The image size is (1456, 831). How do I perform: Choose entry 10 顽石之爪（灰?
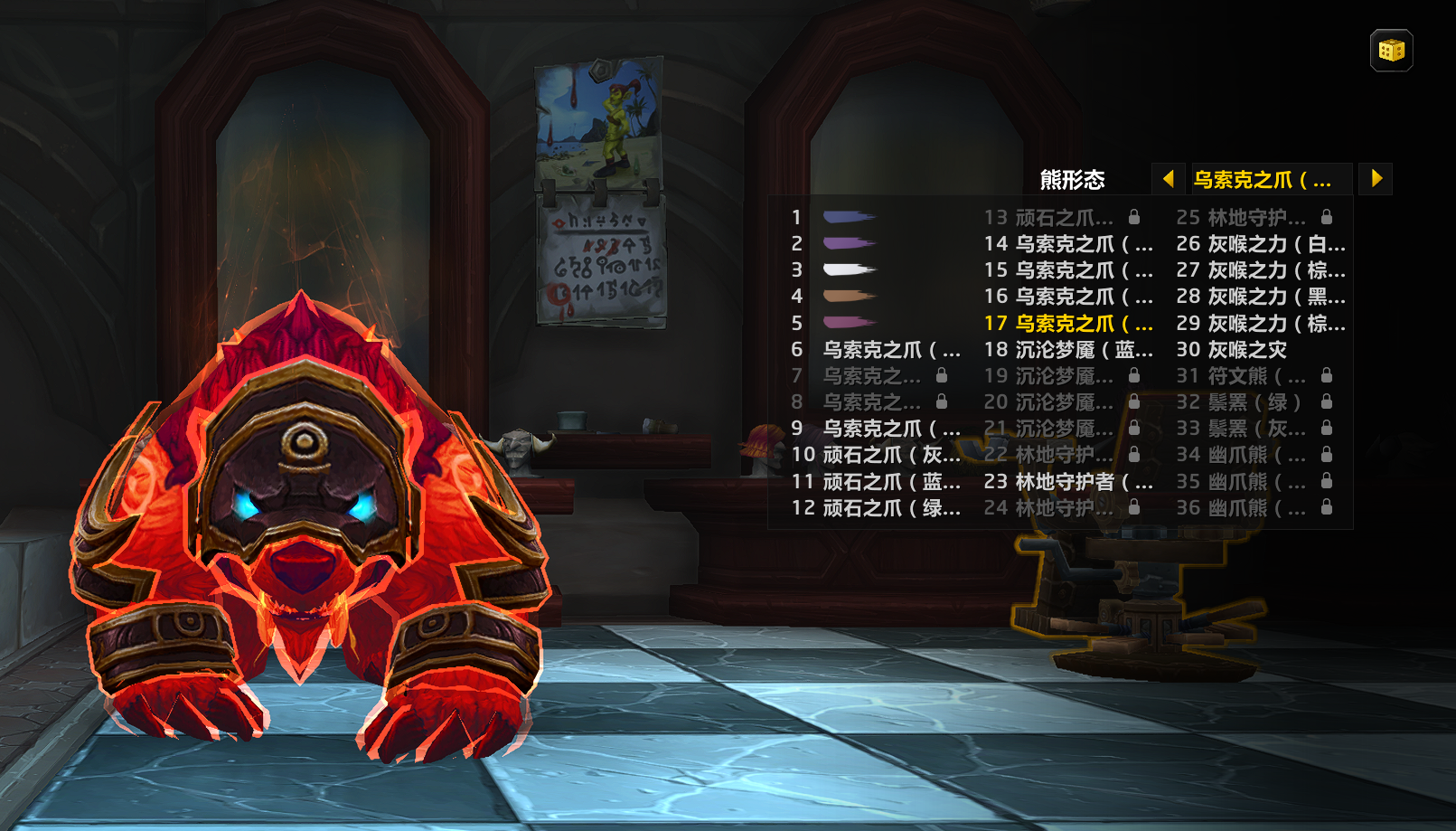[x=890, y=455]
